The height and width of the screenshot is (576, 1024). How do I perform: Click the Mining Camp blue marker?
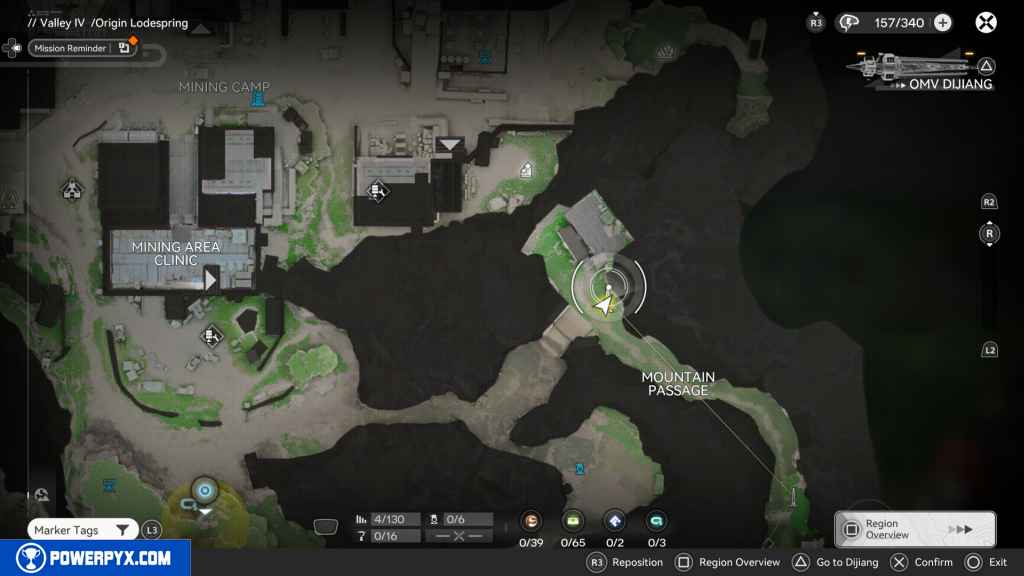coord(259,99)
